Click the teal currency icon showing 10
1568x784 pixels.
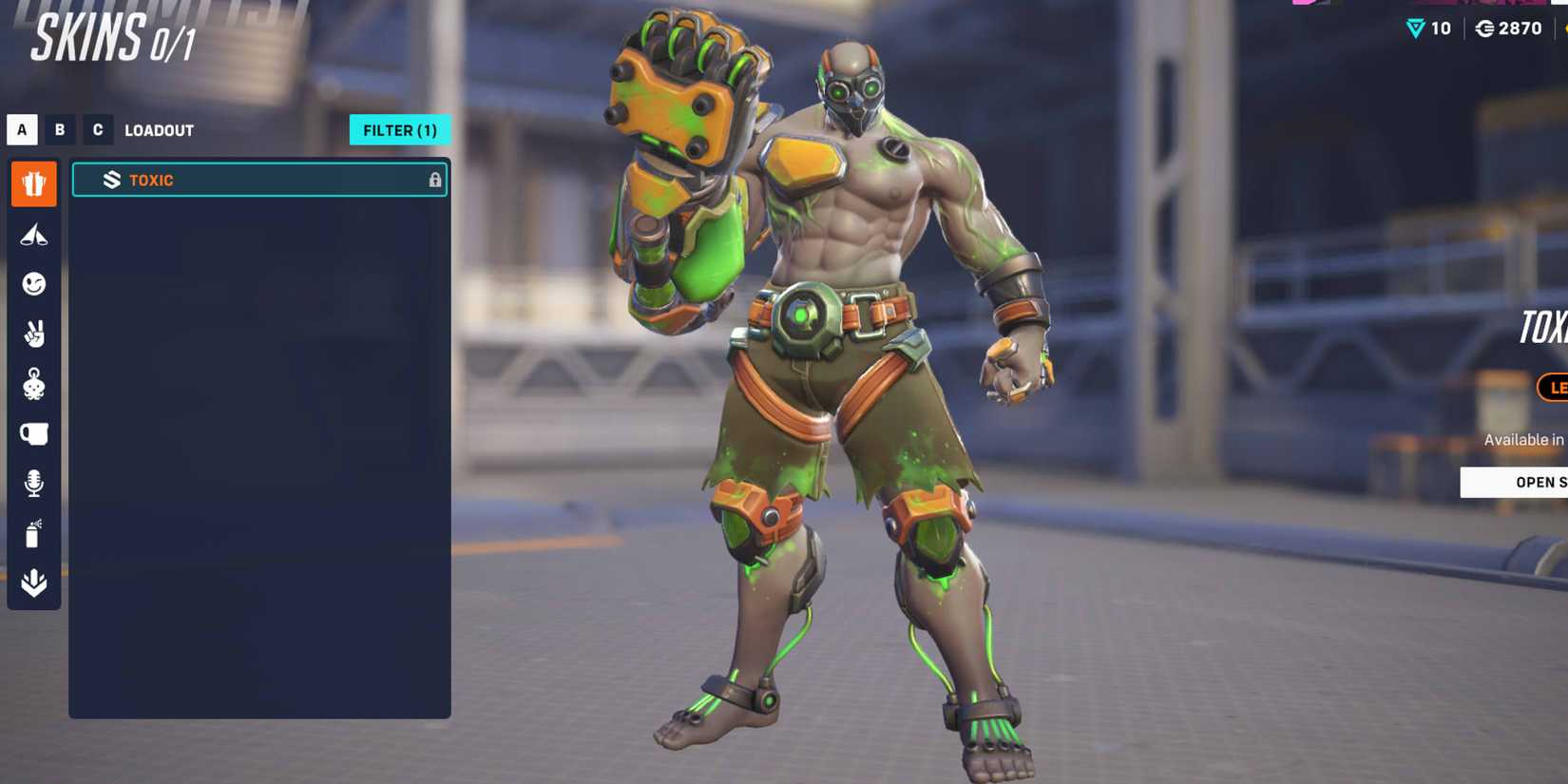point(1413,29)
